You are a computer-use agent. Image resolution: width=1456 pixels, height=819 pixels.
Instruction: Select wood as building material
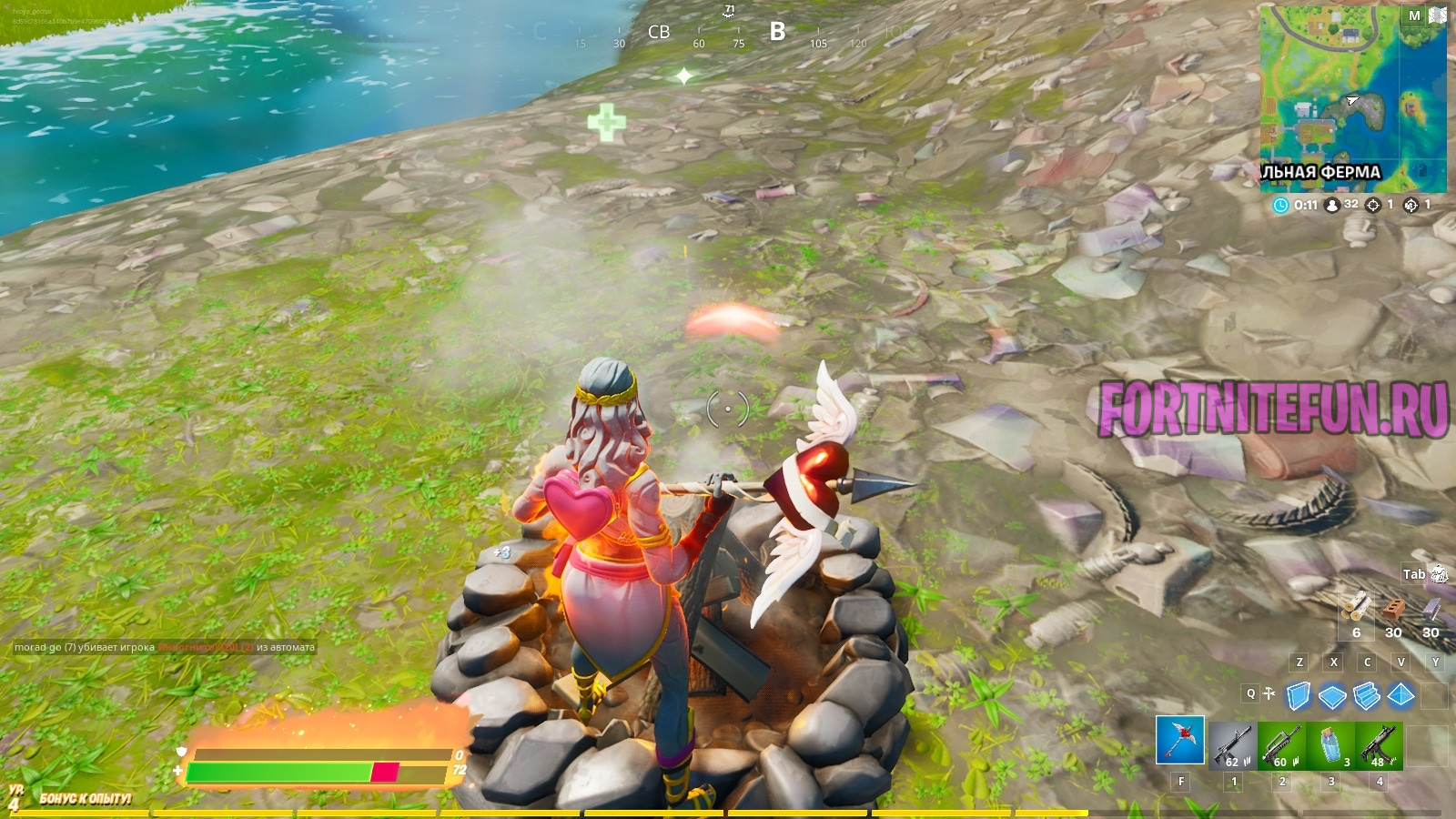pyautogui.click(x=1356, y=607)
